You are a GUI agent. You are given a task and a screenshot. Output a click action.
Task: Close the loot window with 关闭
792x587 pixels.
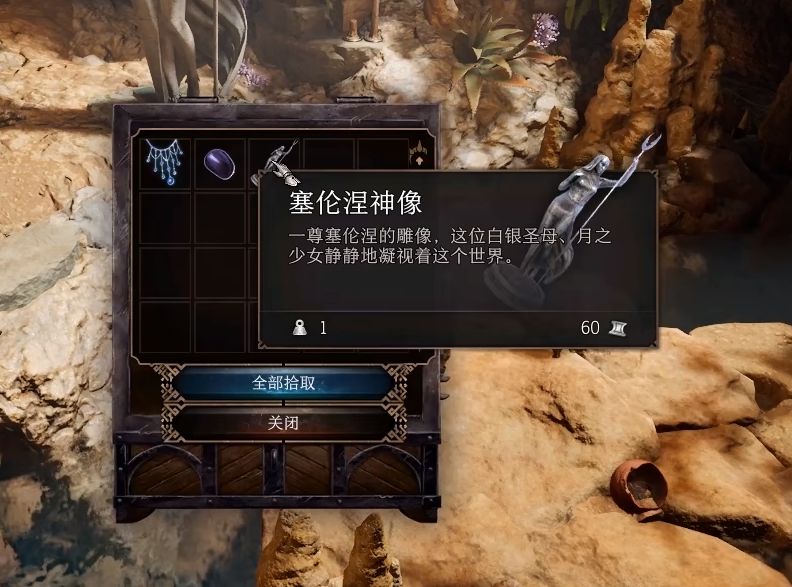point(283,423)
